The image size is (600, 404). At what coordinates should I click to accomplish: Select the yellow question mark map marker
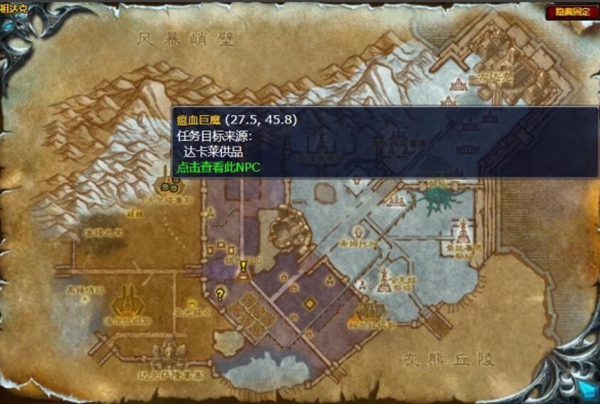tap(220, 294)
